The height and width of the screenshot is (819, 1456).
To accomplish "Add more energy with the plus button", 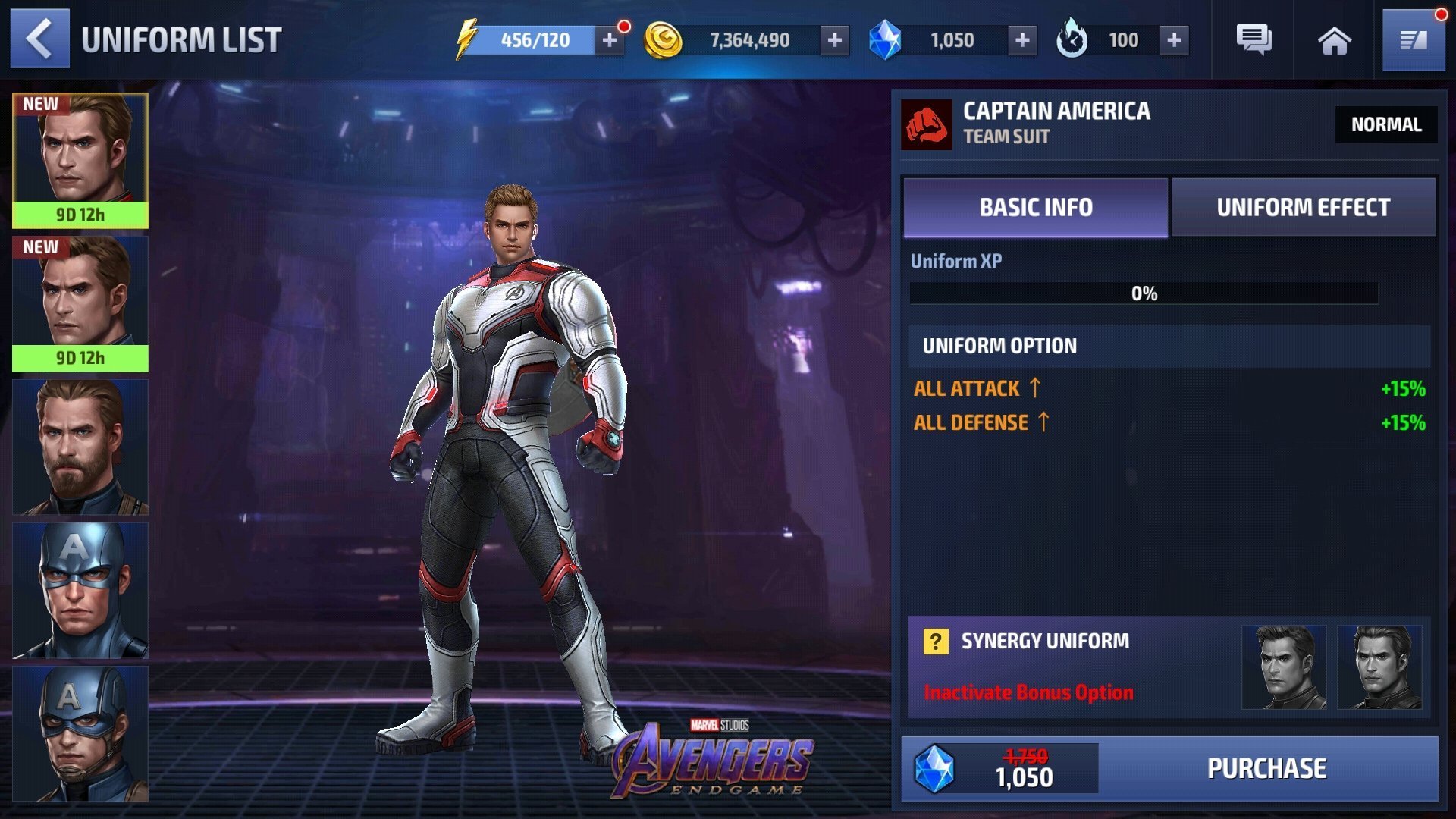I will click(x=609, y=40).
